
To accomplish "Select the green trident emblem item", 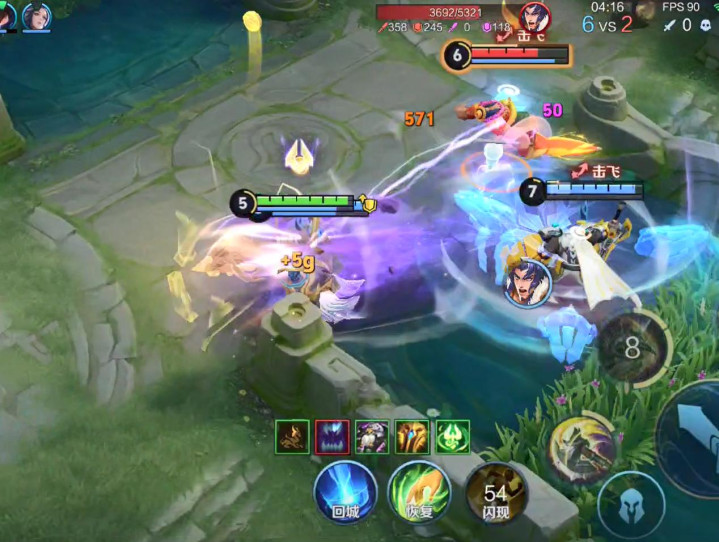I will [x=452, y=436].
